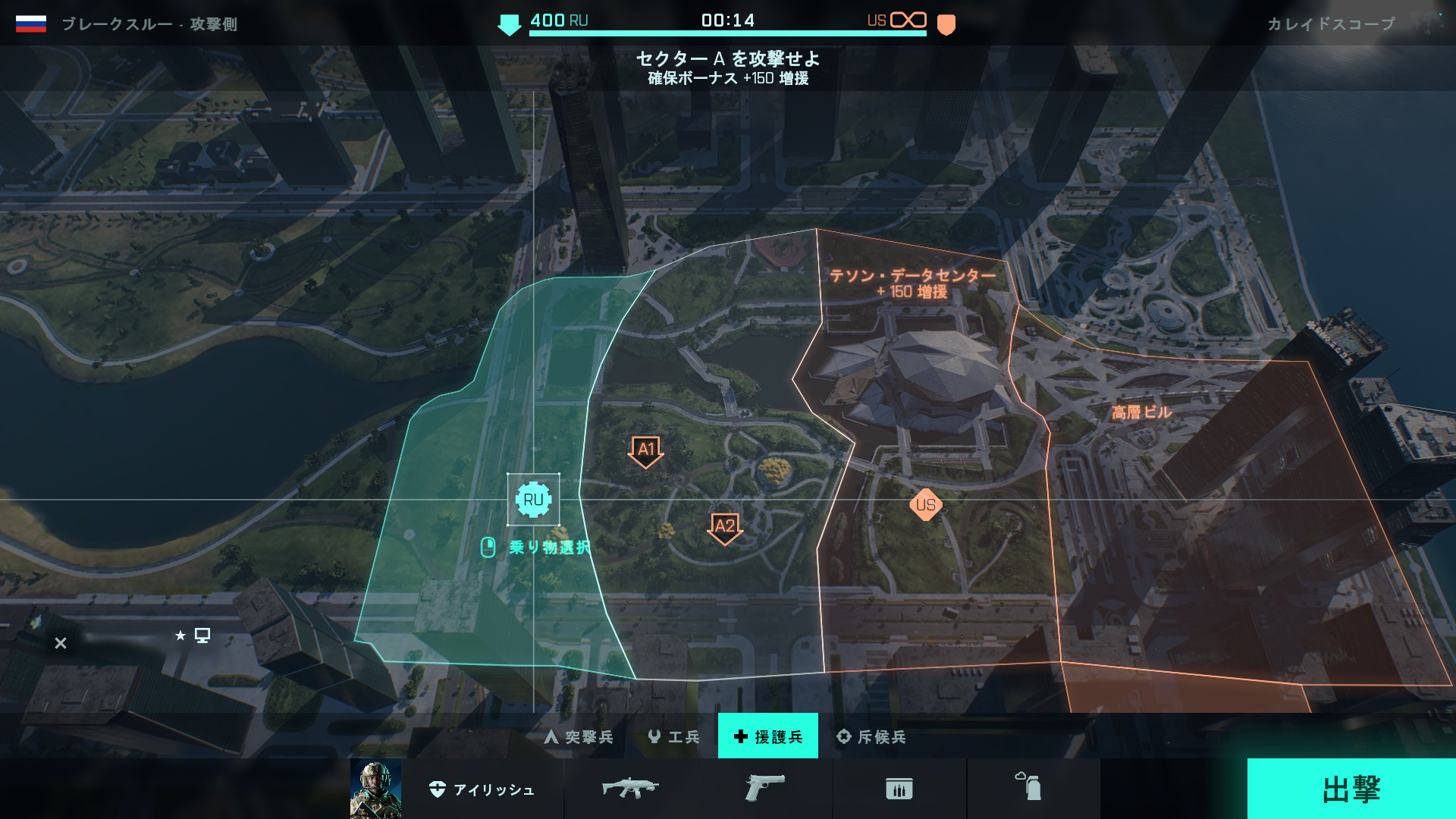
Task: Open the grenade throwable slot
Action: [1028, 787]
